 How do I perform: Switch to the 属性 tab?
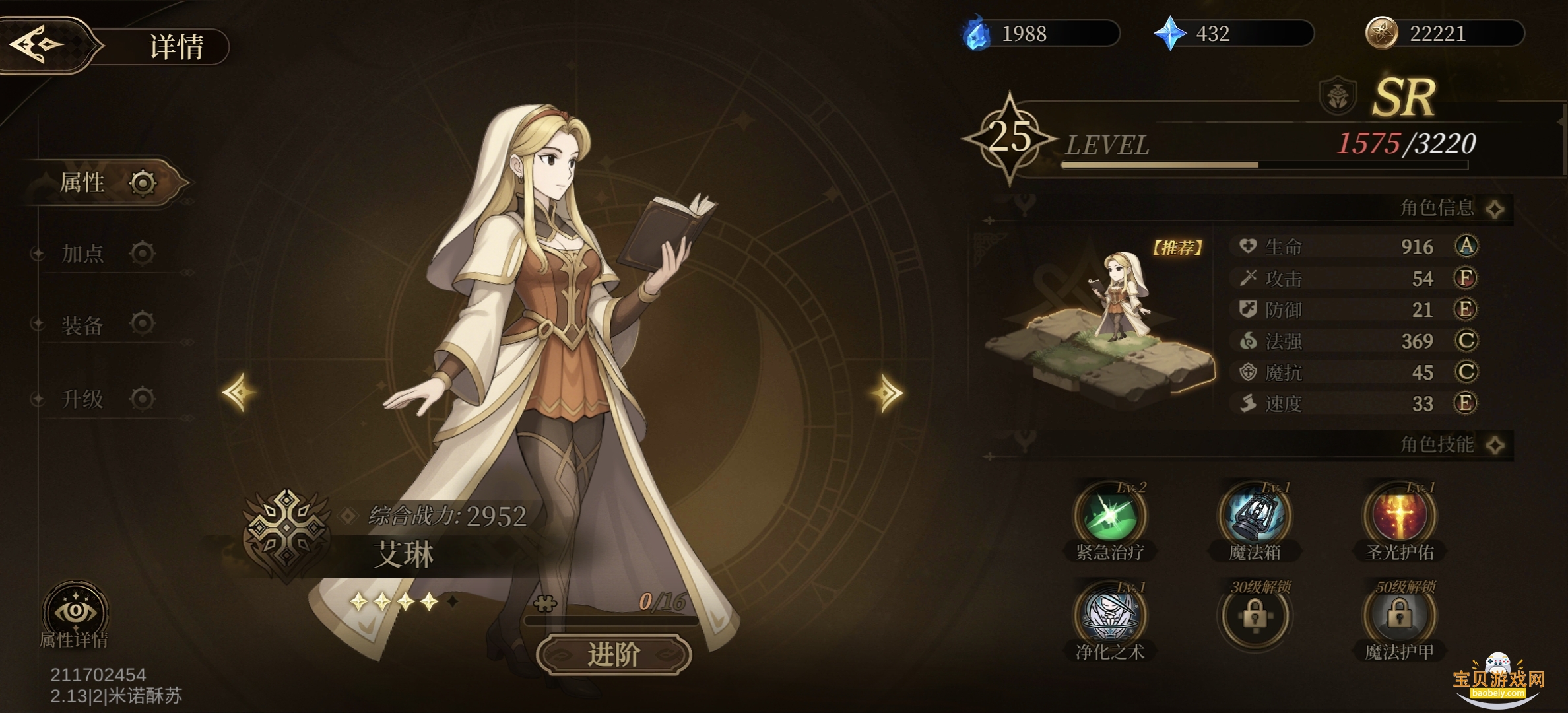pyautogui.click(x=106, y=183)
